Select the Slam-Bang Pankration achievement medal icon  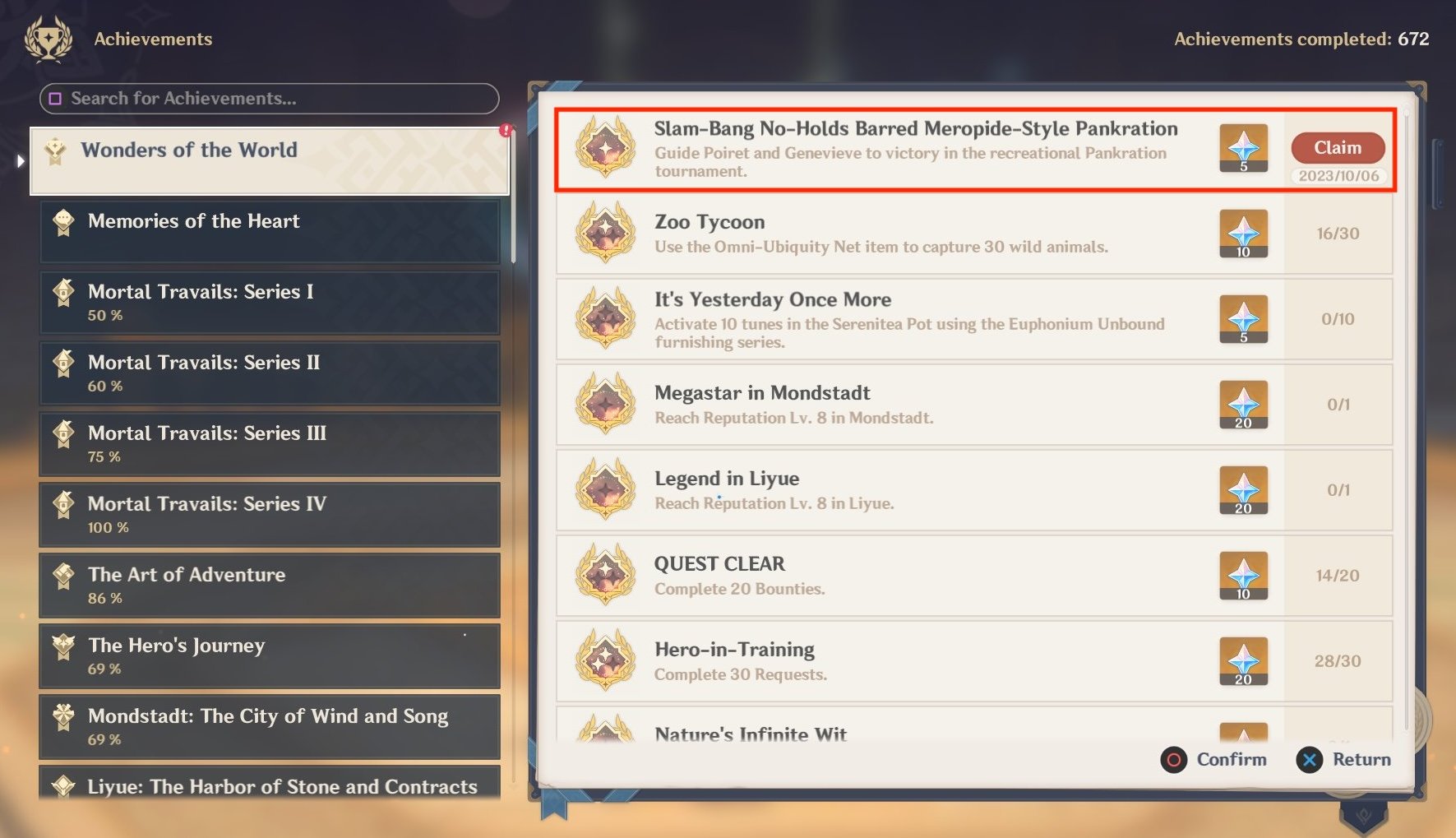click(x=605, y=150)
